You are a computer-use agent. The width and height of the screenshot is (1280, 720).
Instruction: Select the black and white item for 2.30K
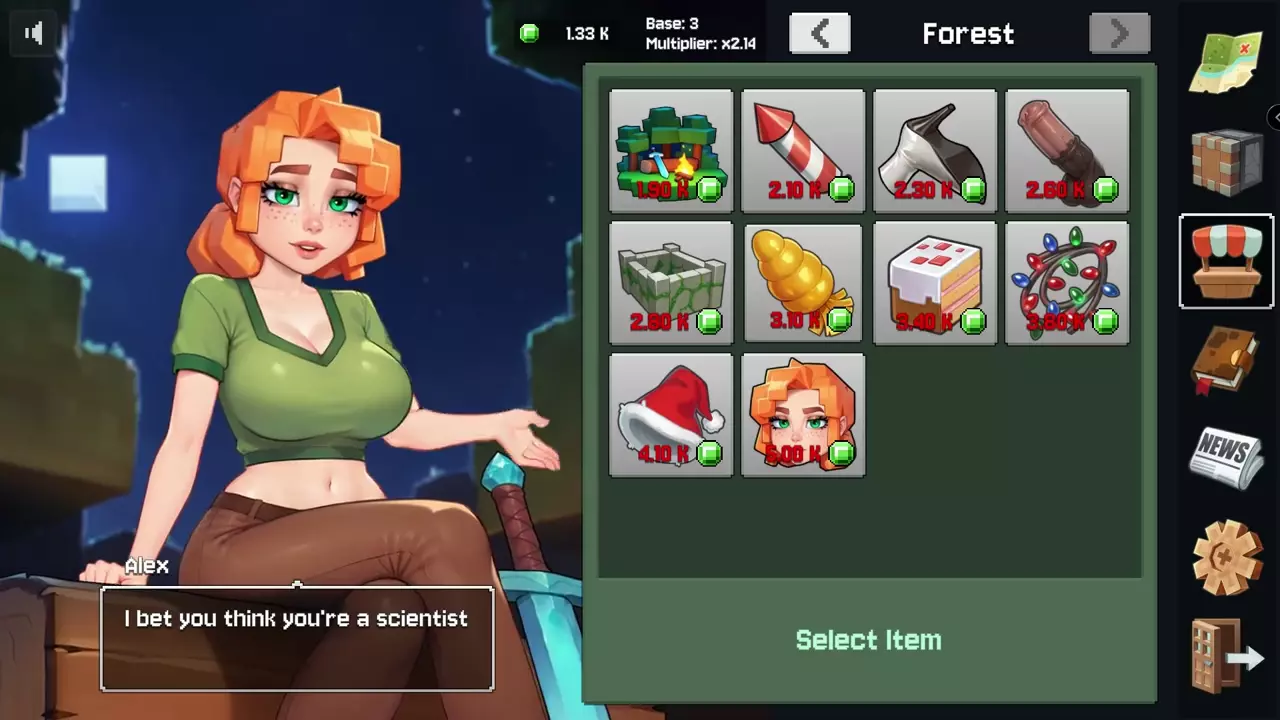coord(935,151)
